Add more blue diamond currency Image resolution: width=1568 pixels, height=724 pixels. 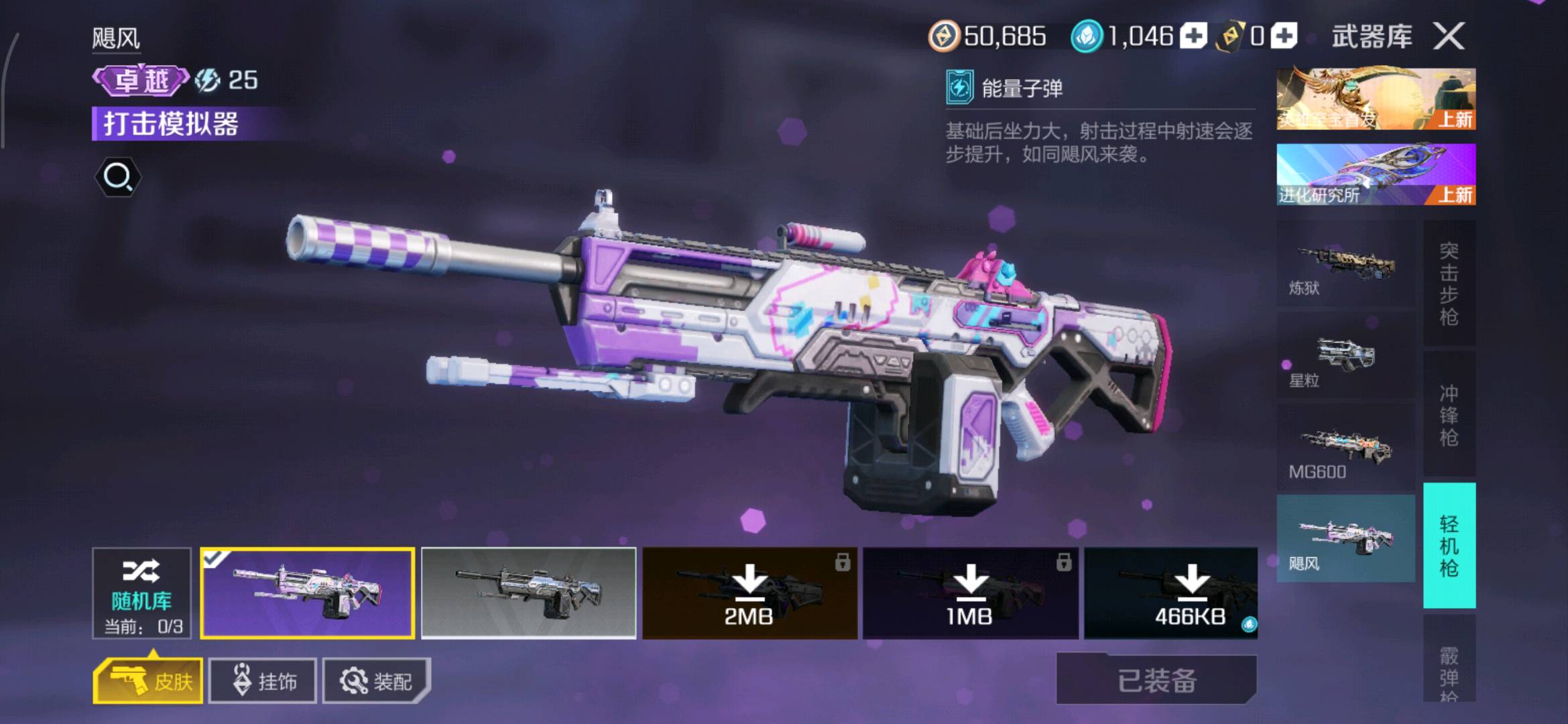tap(1193, 36)
